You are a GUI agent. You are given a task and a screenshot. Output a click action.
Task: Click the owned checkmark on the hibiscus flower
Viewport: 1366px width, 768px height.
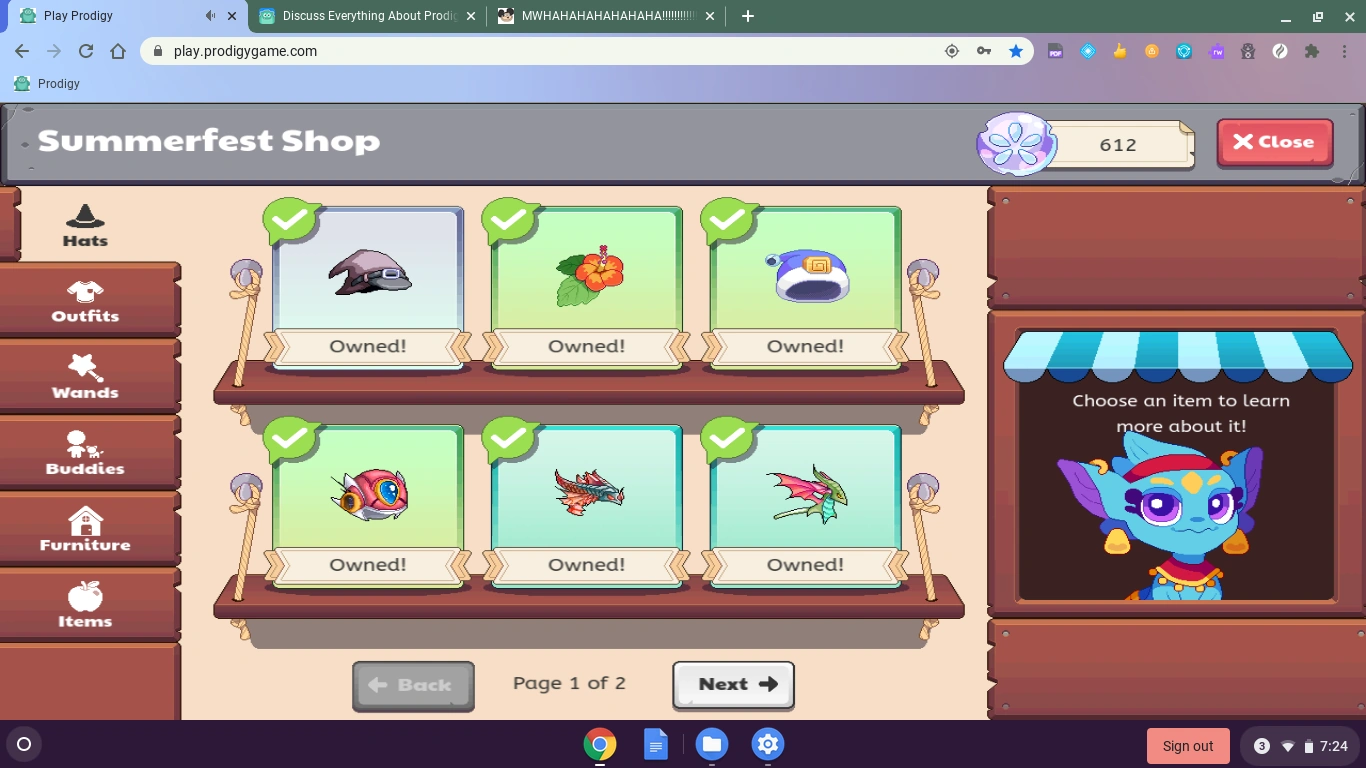click(510, 218)
